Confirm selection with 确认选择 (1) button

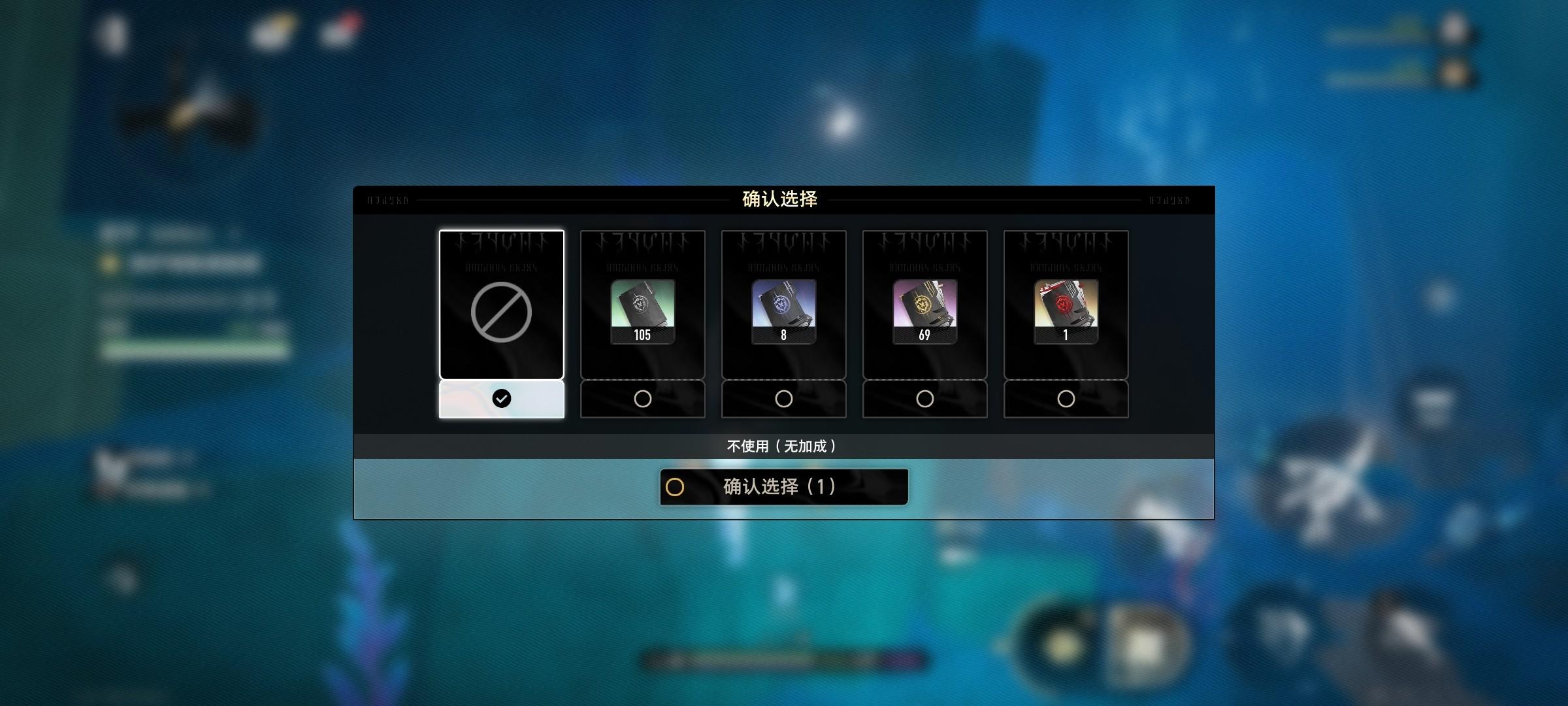783,487
